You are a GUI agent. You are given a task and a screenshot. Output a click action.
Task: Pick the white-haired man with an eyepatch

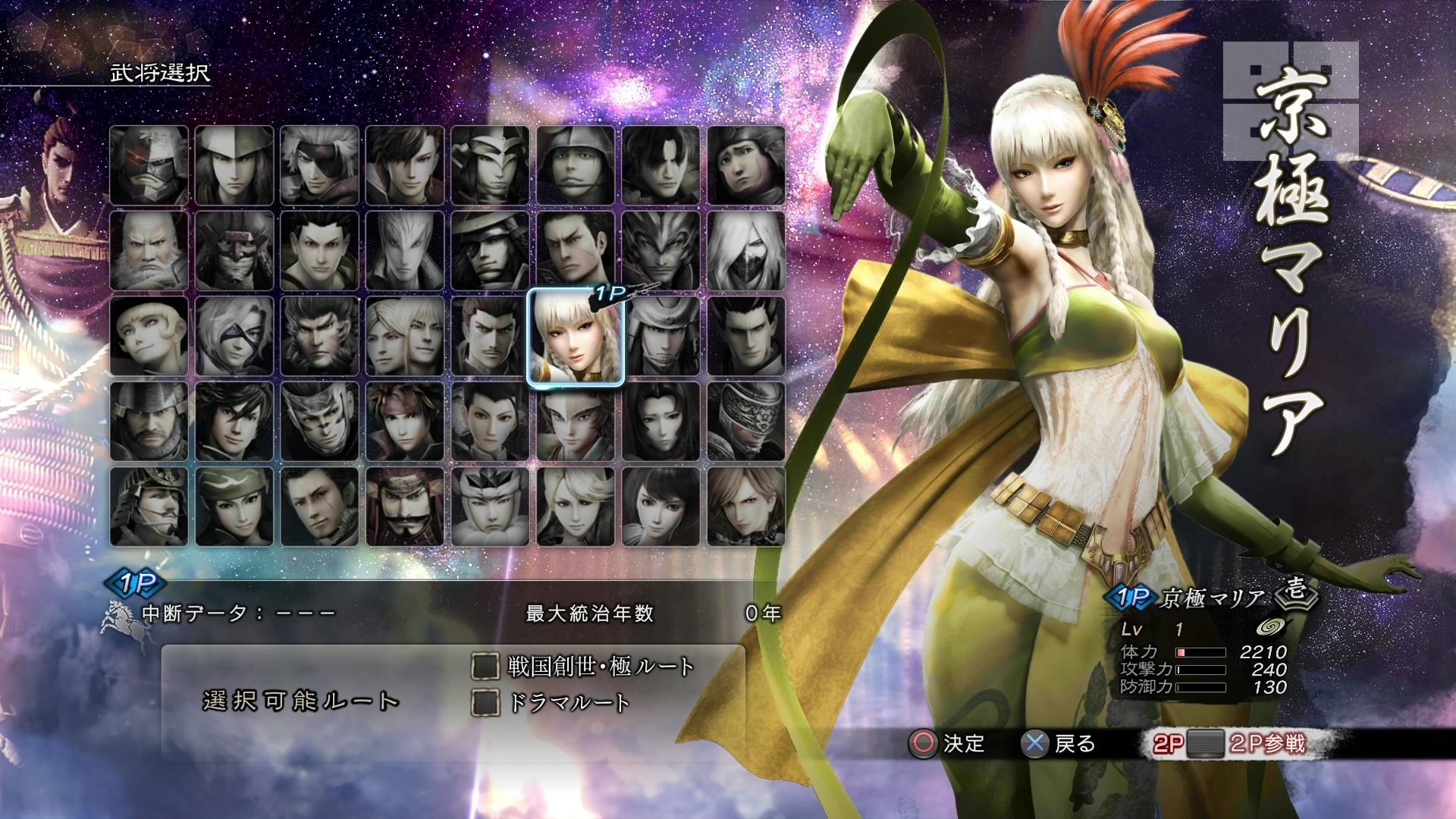319,165
